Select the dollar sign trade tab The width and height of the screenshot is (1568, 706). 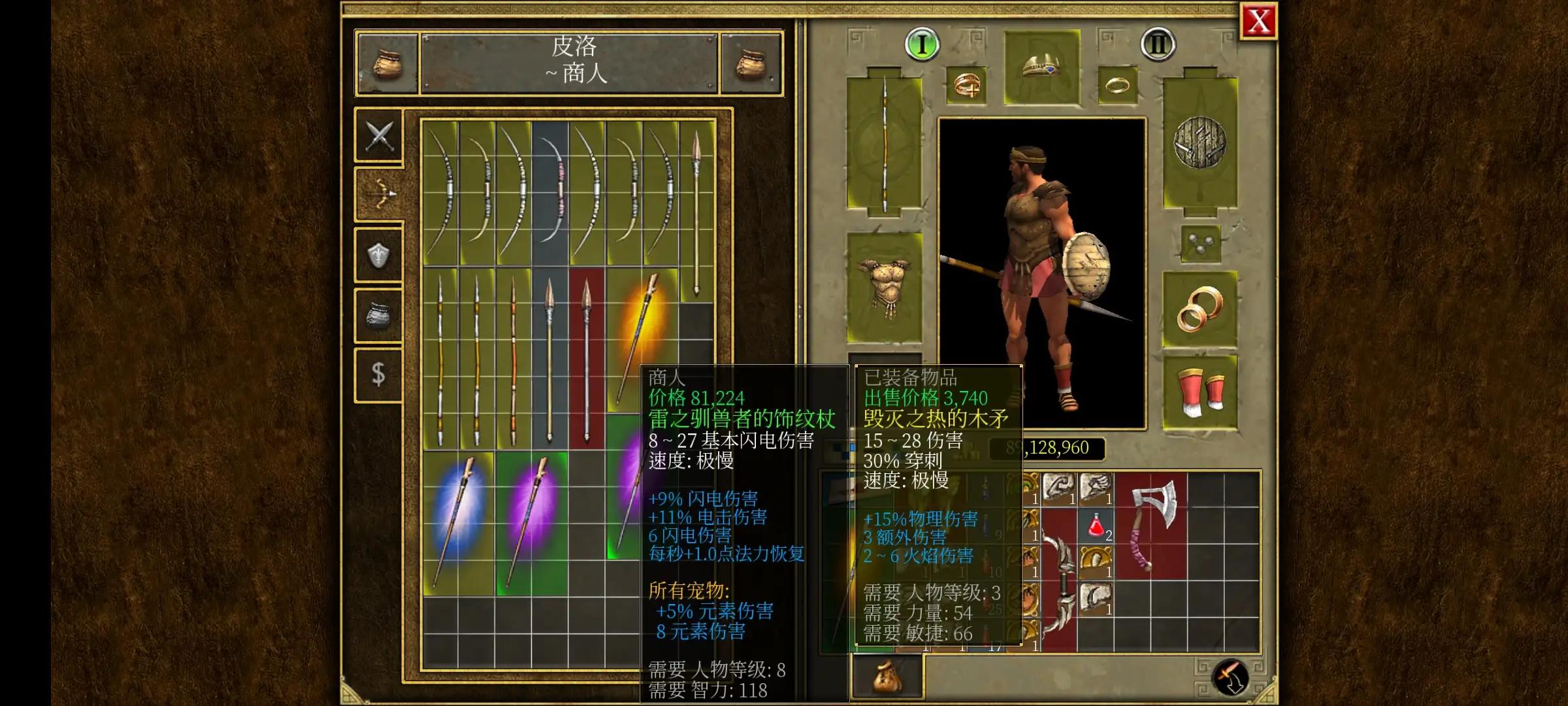[x=379, y=373]
